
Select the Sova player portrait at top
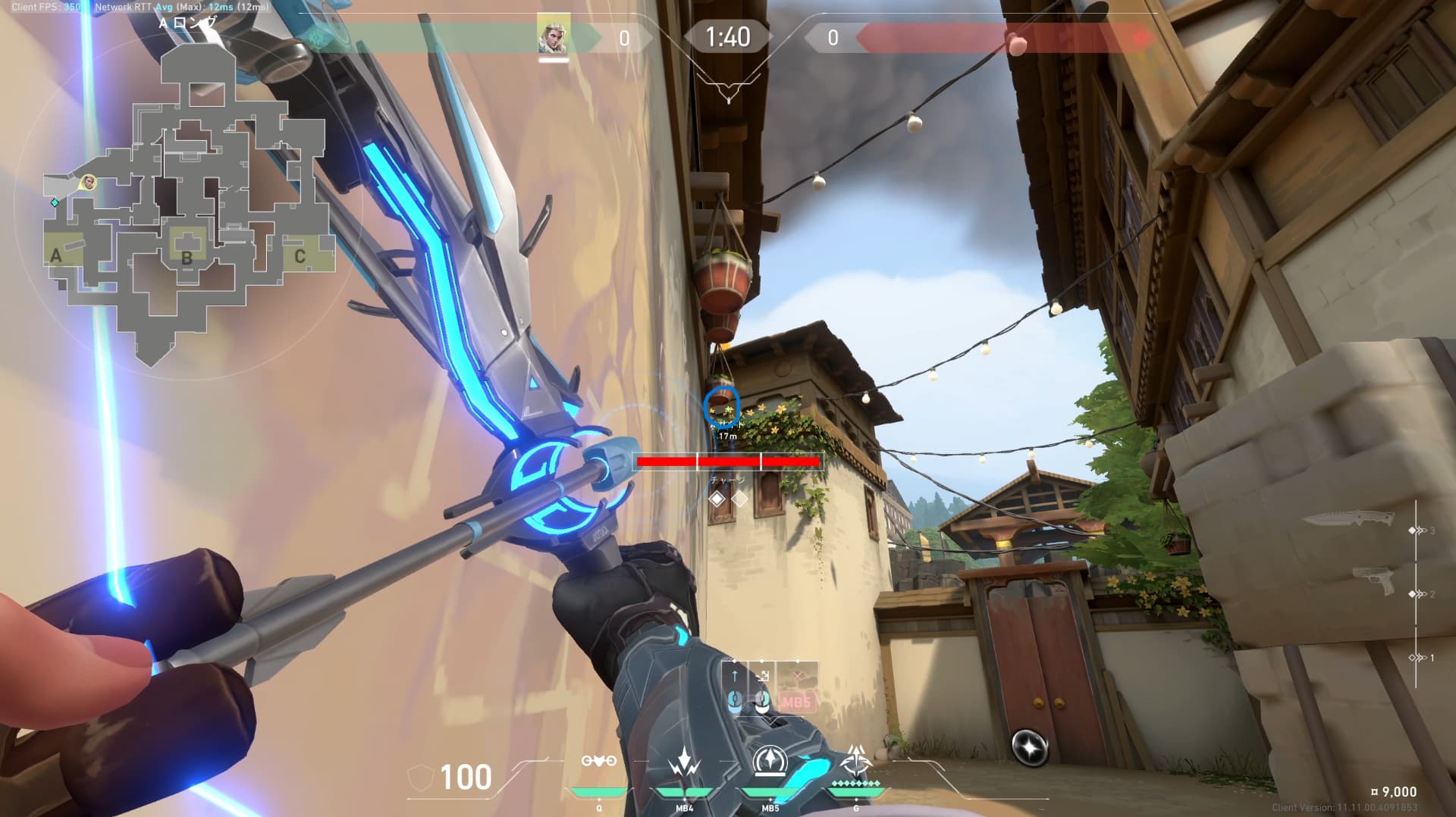(554, 36)
